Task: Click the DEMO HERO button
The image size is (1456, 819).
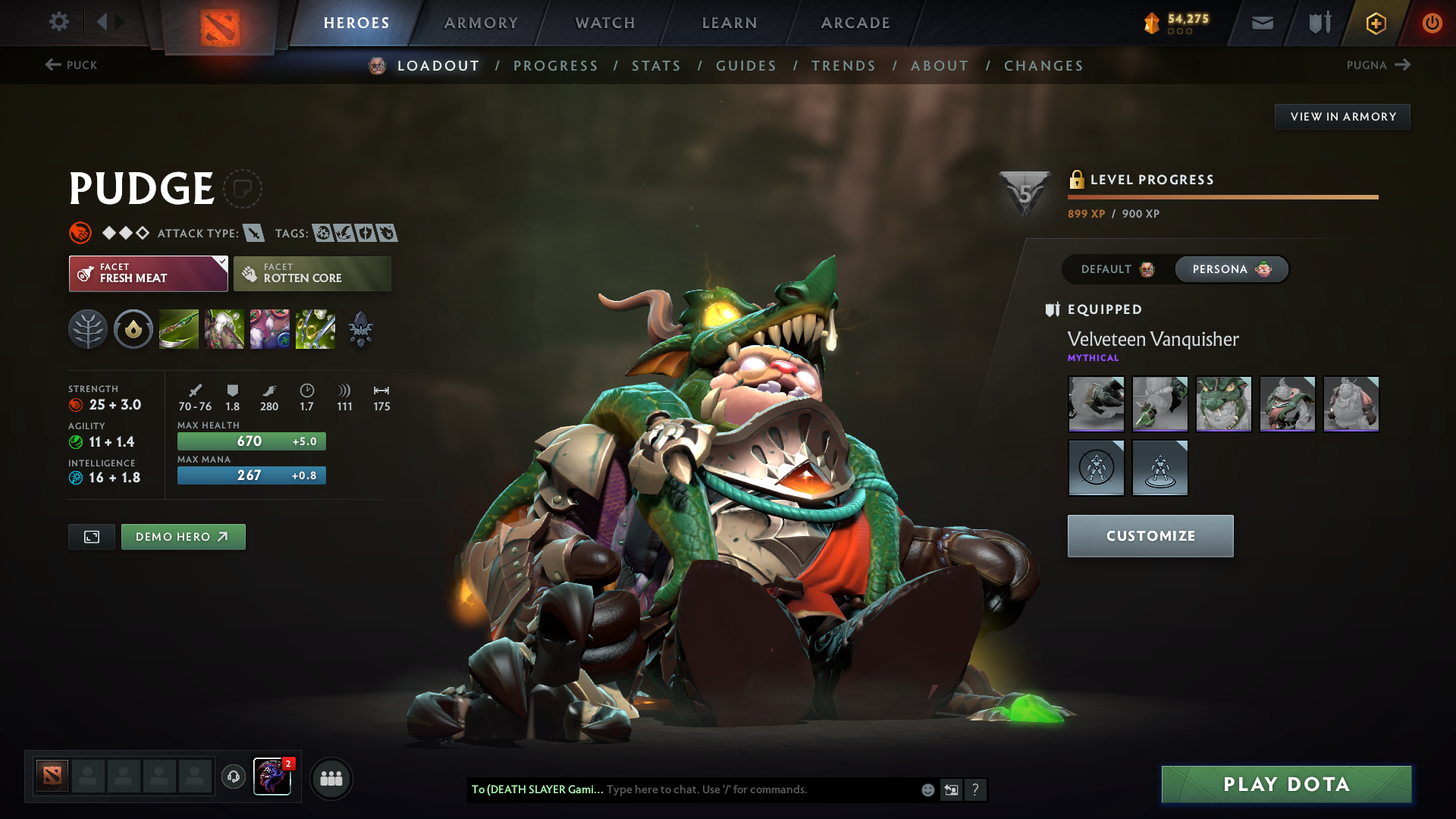Action: pyautogui.click(x=183, y=536)
